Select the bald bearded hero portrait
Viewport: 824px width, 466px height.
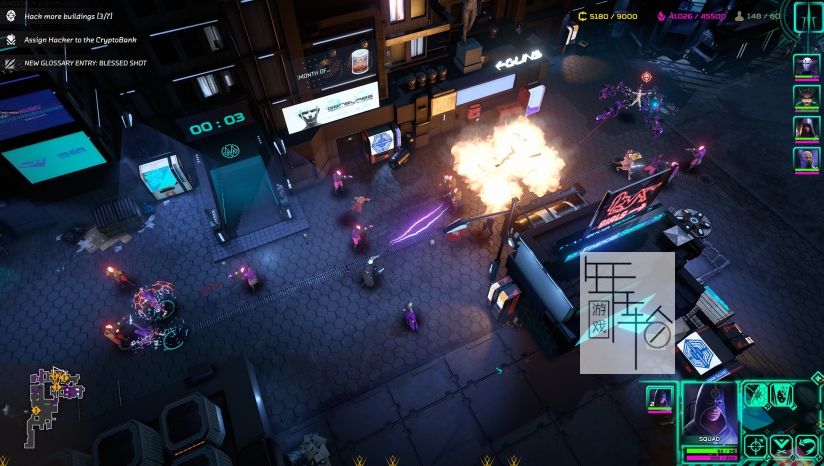tap(806, 159)
